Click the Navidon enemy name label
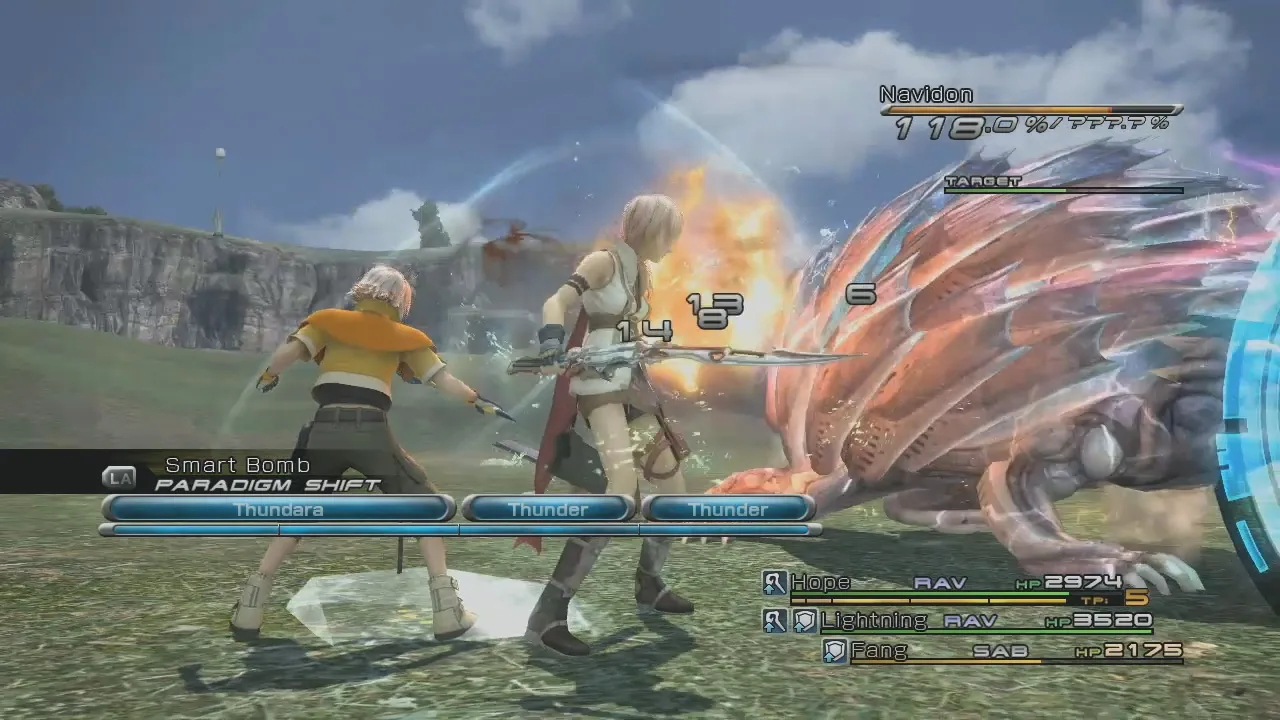 pos(926,95)
